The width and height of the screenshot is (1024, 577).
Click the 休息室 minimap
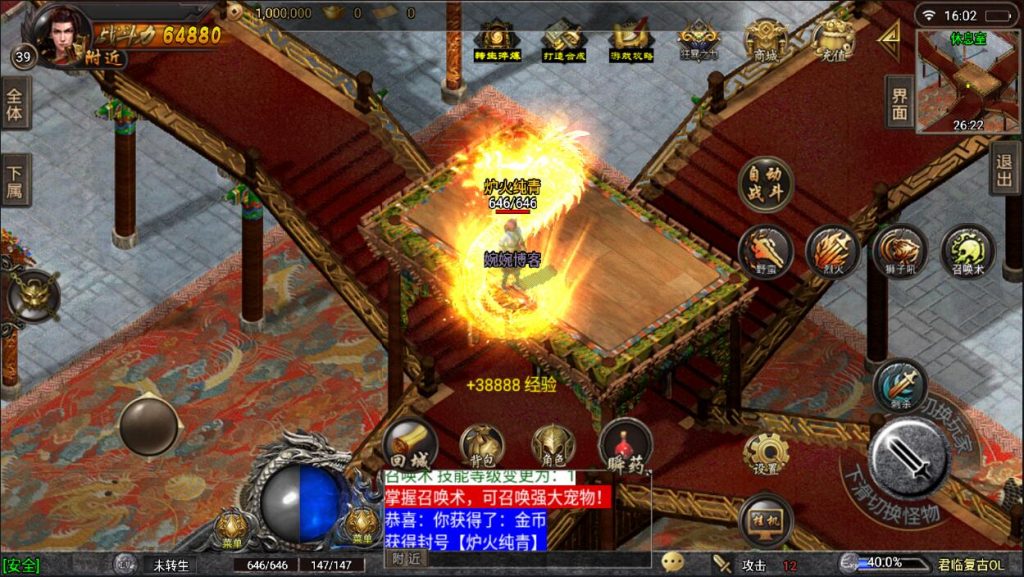(968, 82)
